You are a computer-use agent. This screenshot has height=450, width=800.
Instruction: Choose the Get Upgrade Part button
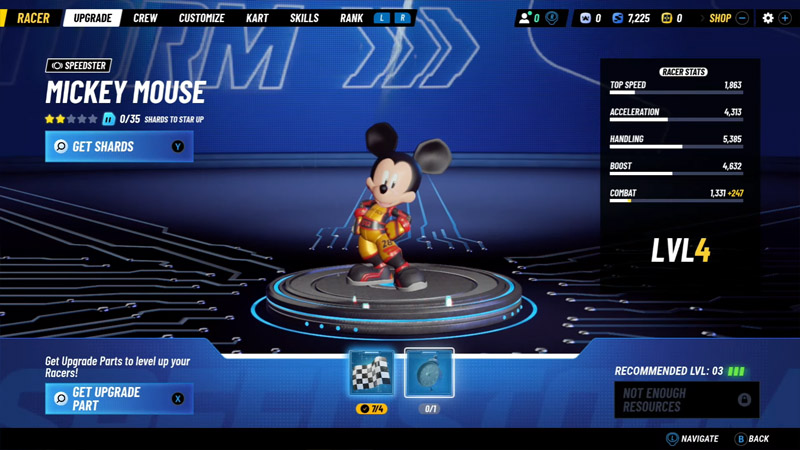tap(119, 399)
